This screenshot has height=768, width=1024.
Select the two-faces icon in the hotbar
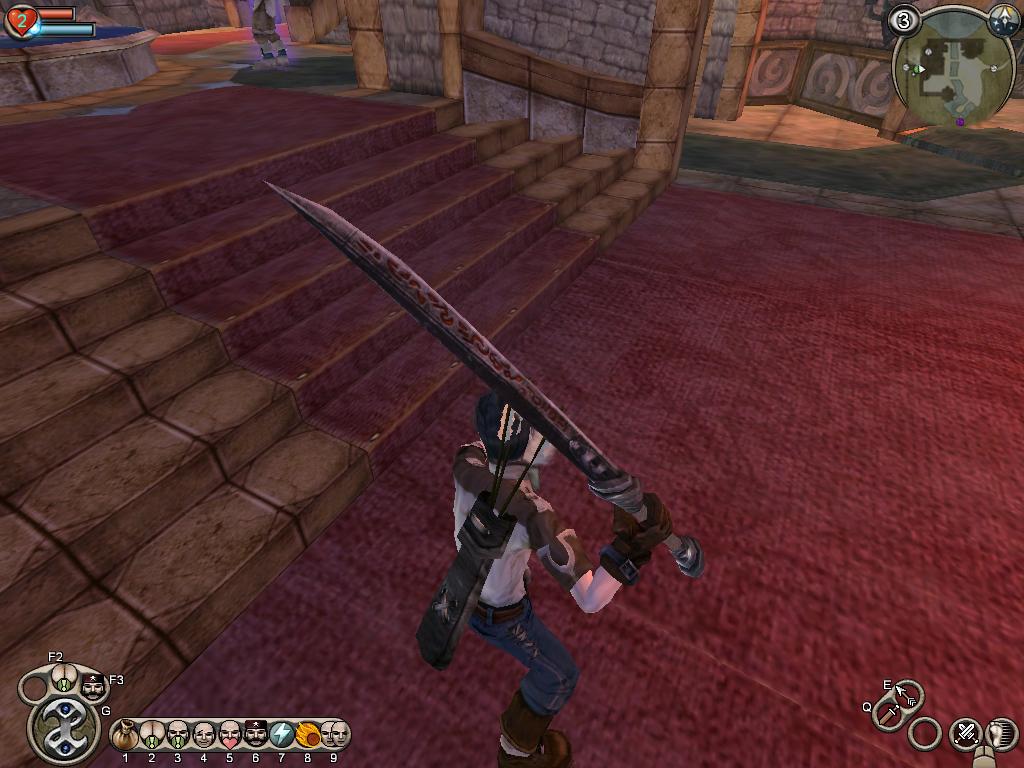click(334, 736)
